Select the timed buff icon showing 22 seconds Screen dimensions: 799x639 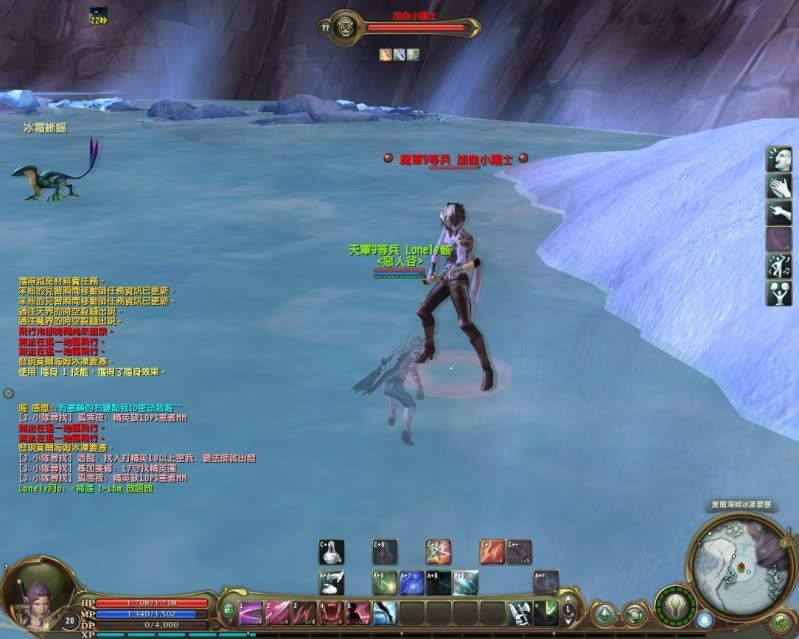click(x=99, y=14)
